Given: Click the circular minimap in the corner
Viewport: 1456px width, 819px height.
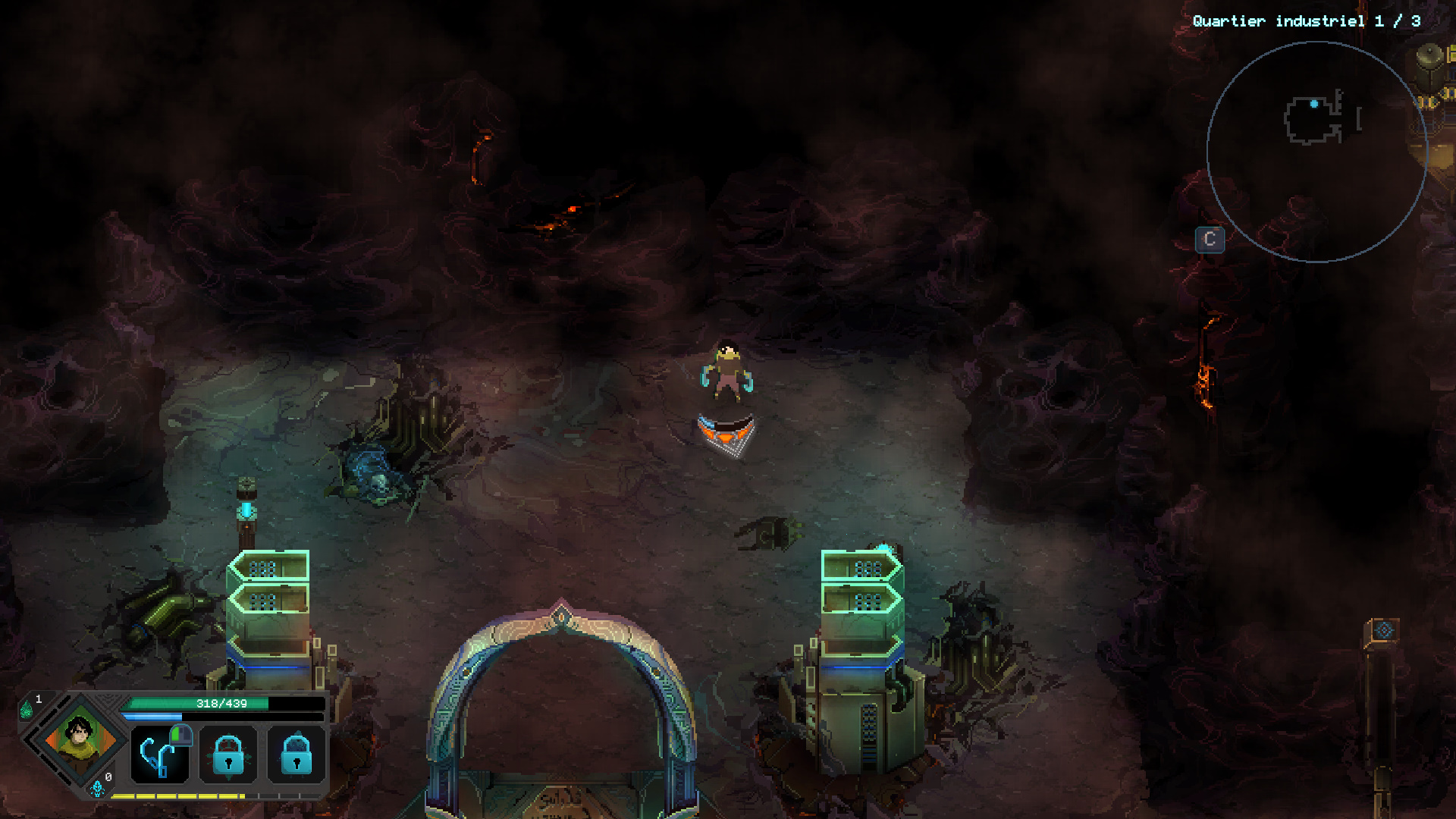Looking at the screenshot, I should [x=1319, y=152].
